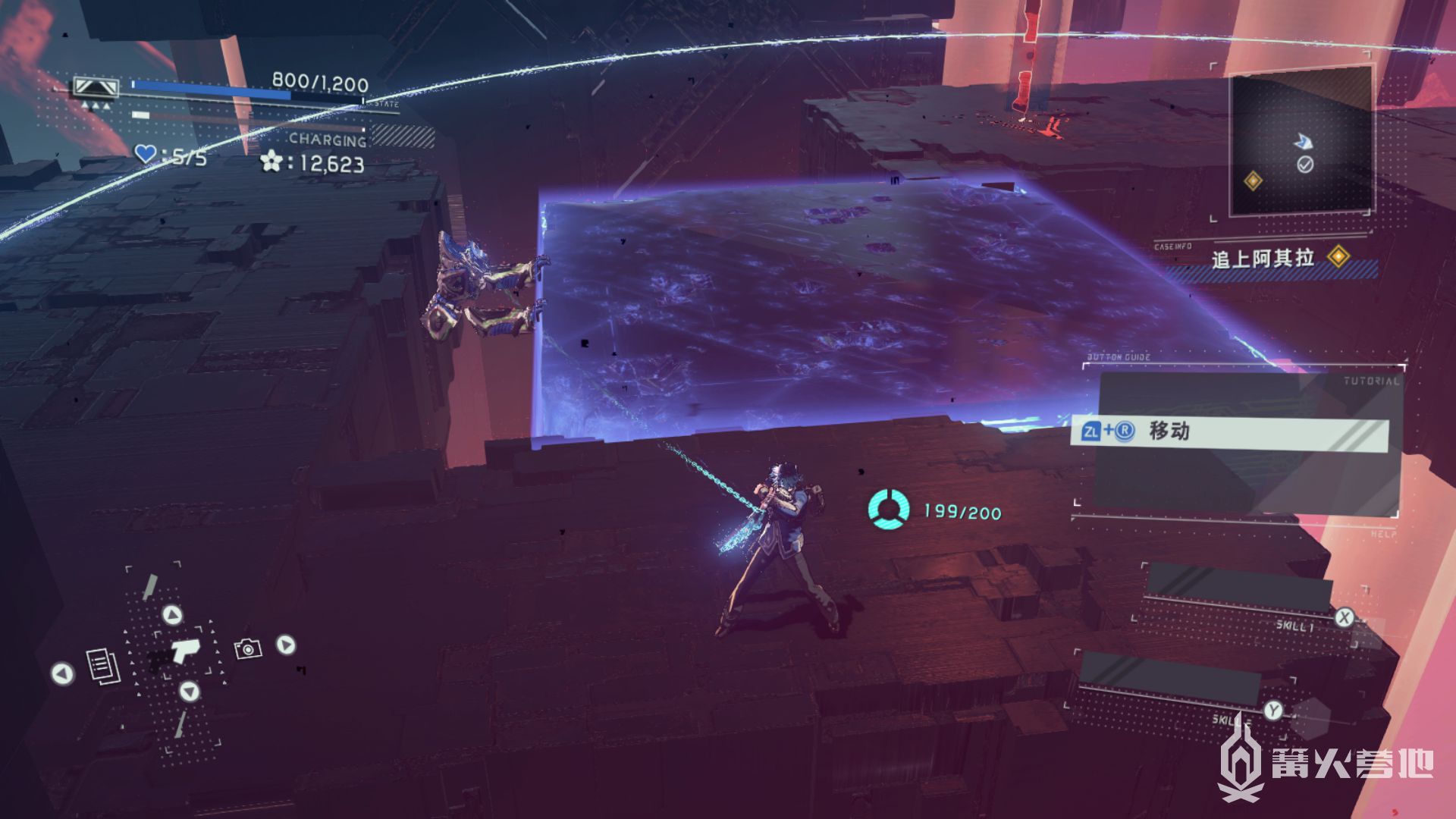Choose the pistol weapon icon
This screenshot has height=819, width=1456.
click(182, 651)
